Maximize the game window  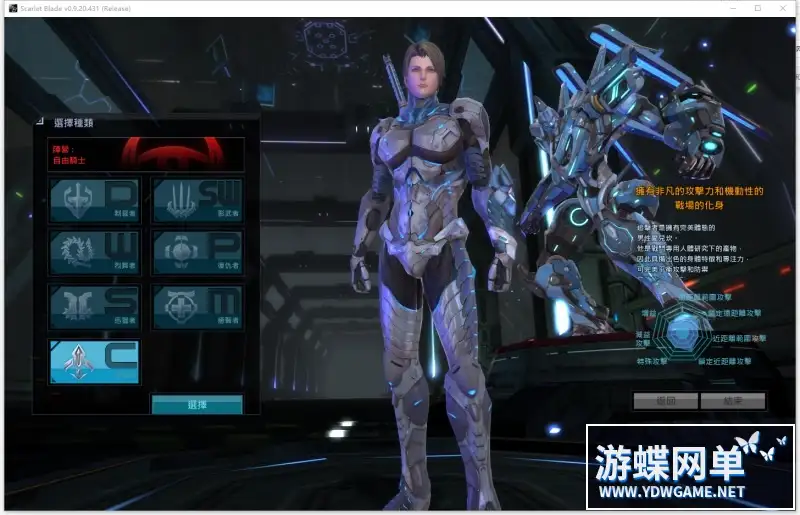[x=756, y=8]
